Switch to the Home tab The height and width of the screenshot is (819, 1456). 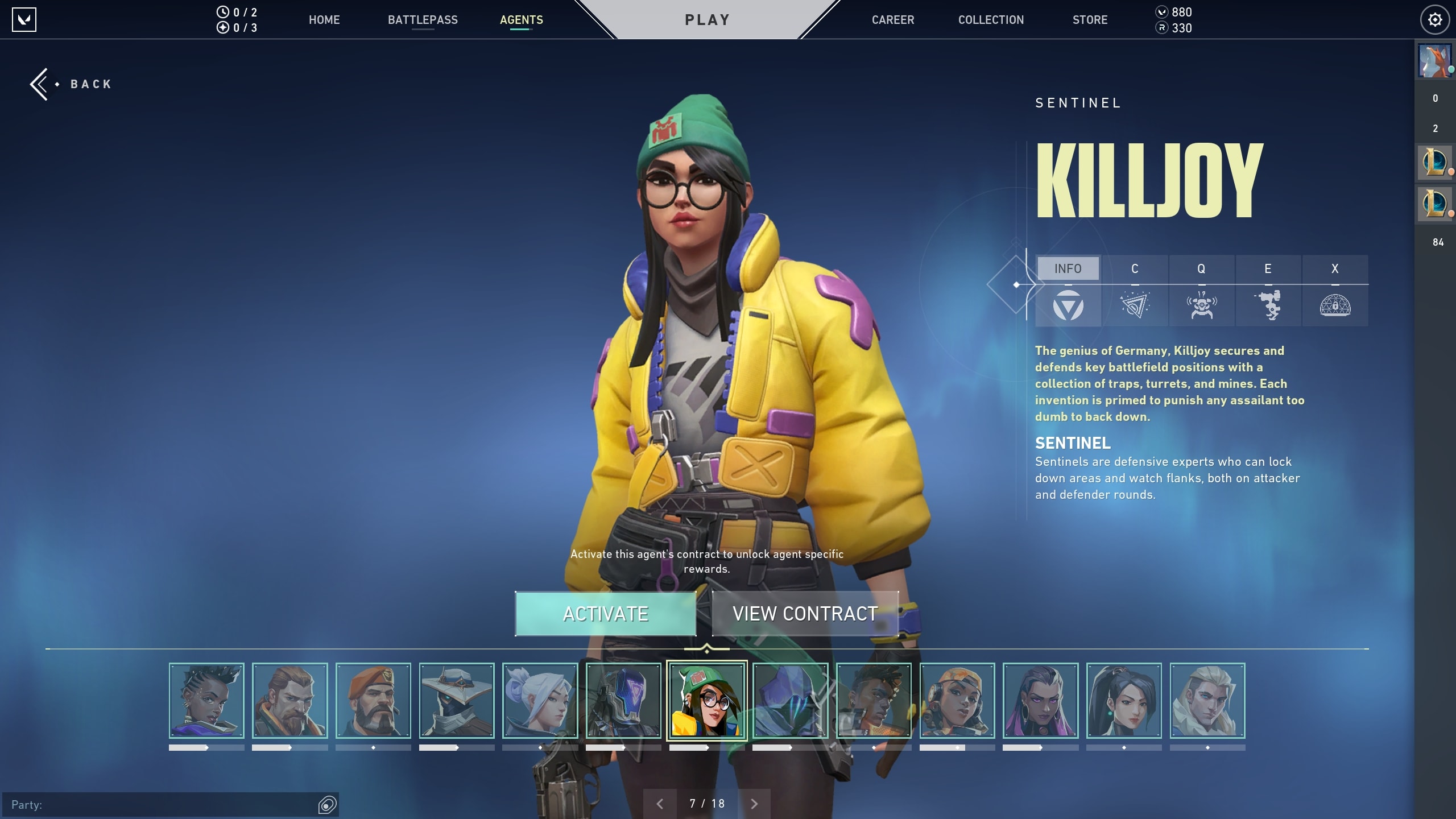tap(324, 20)
